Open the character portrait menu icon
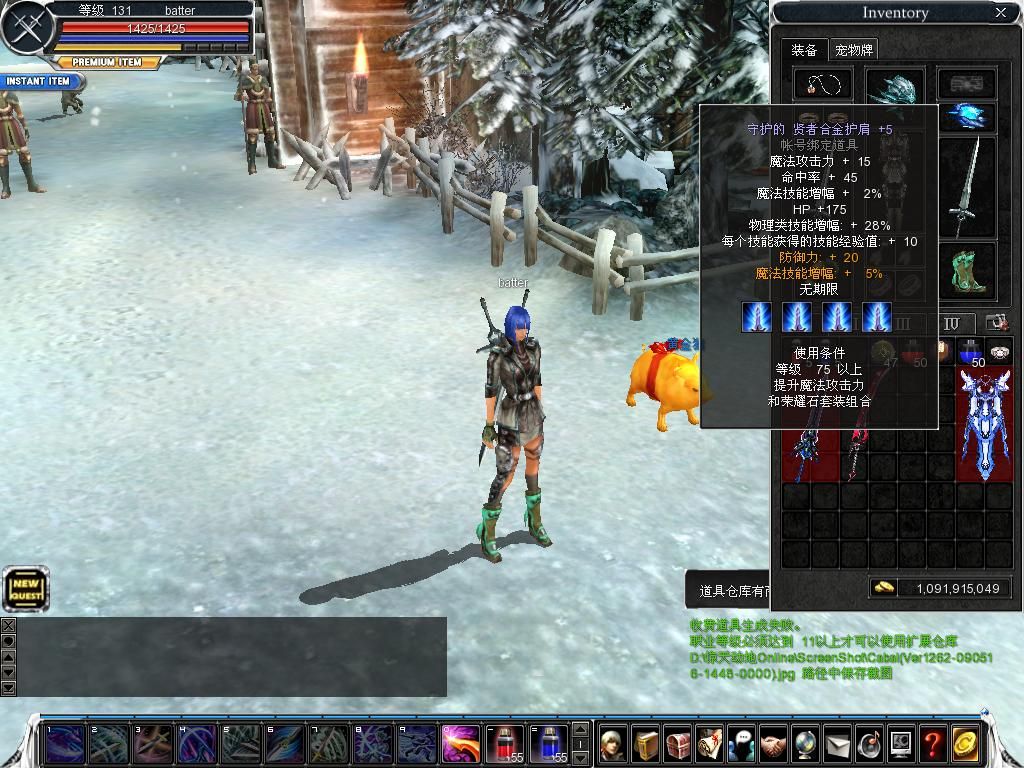1024x768 pixels. tap(613, 743)
